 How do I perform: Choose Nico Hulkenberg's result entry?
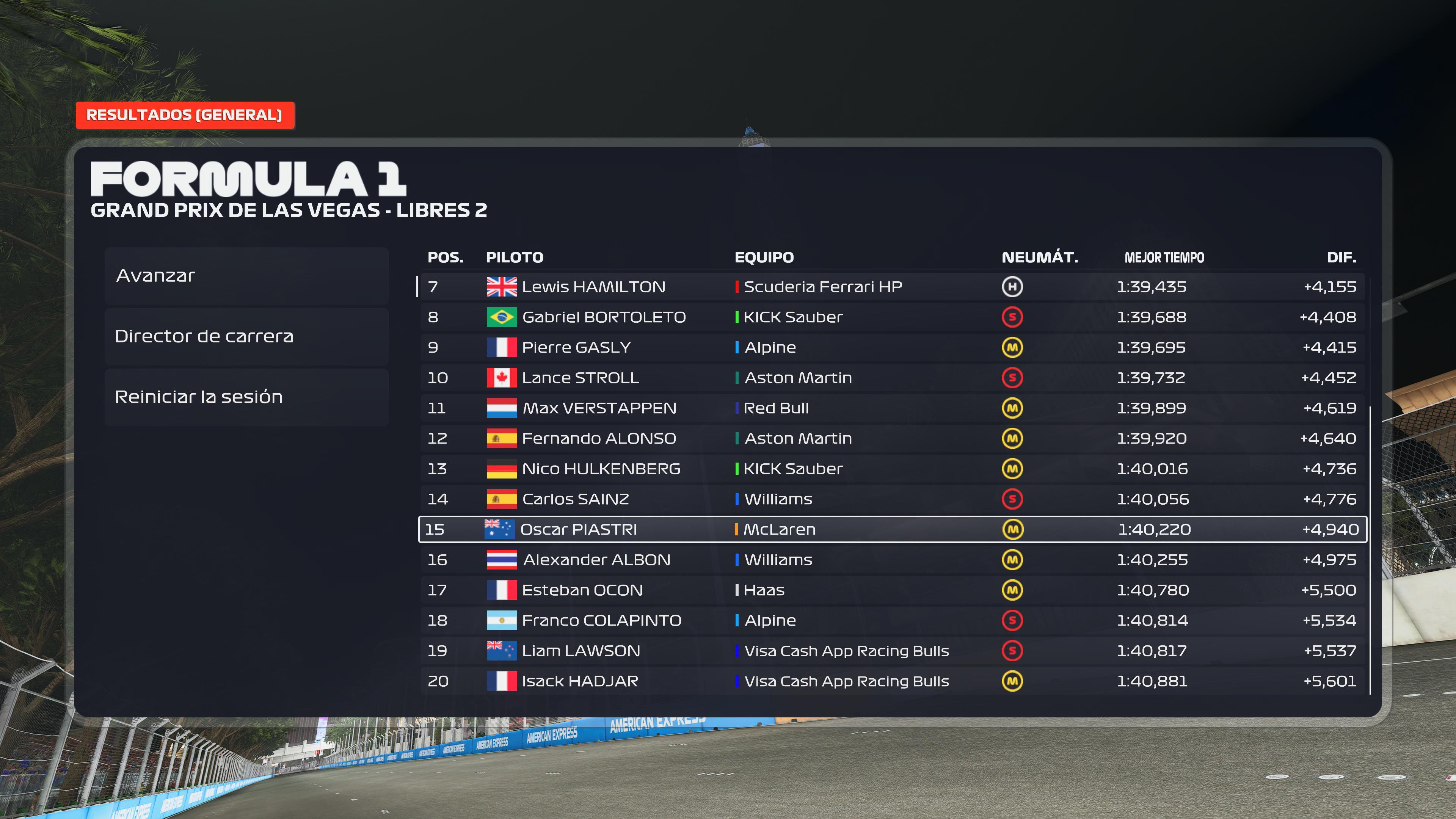pyautogui.click(x=892, y=469)
